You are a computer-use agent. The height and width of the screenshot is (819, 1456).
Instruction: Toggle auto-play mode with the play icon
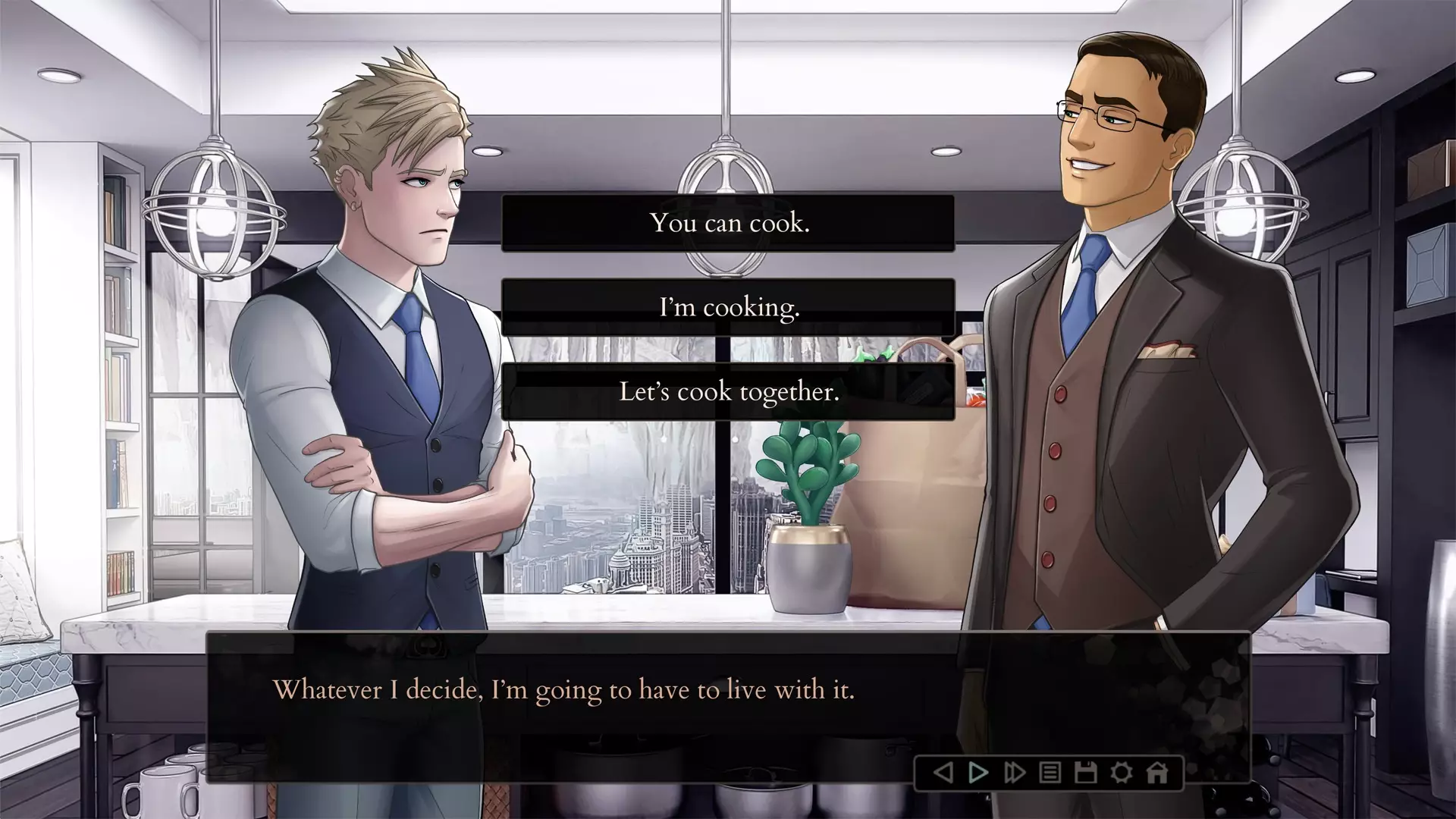[978, 773]
